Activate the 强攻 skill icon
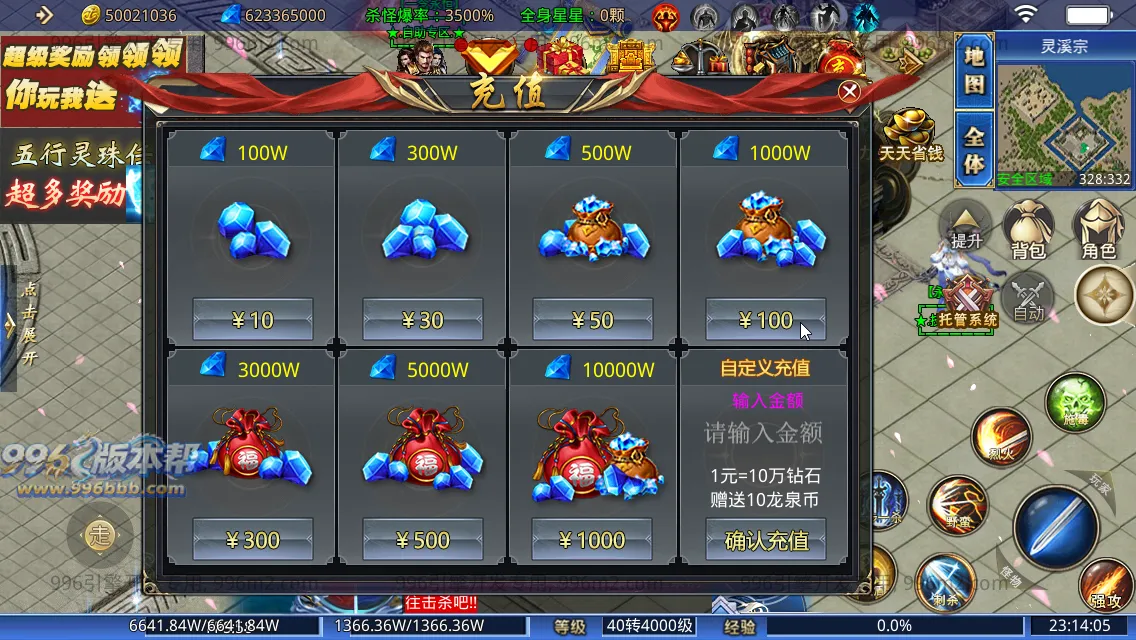 click(1106, 587)
